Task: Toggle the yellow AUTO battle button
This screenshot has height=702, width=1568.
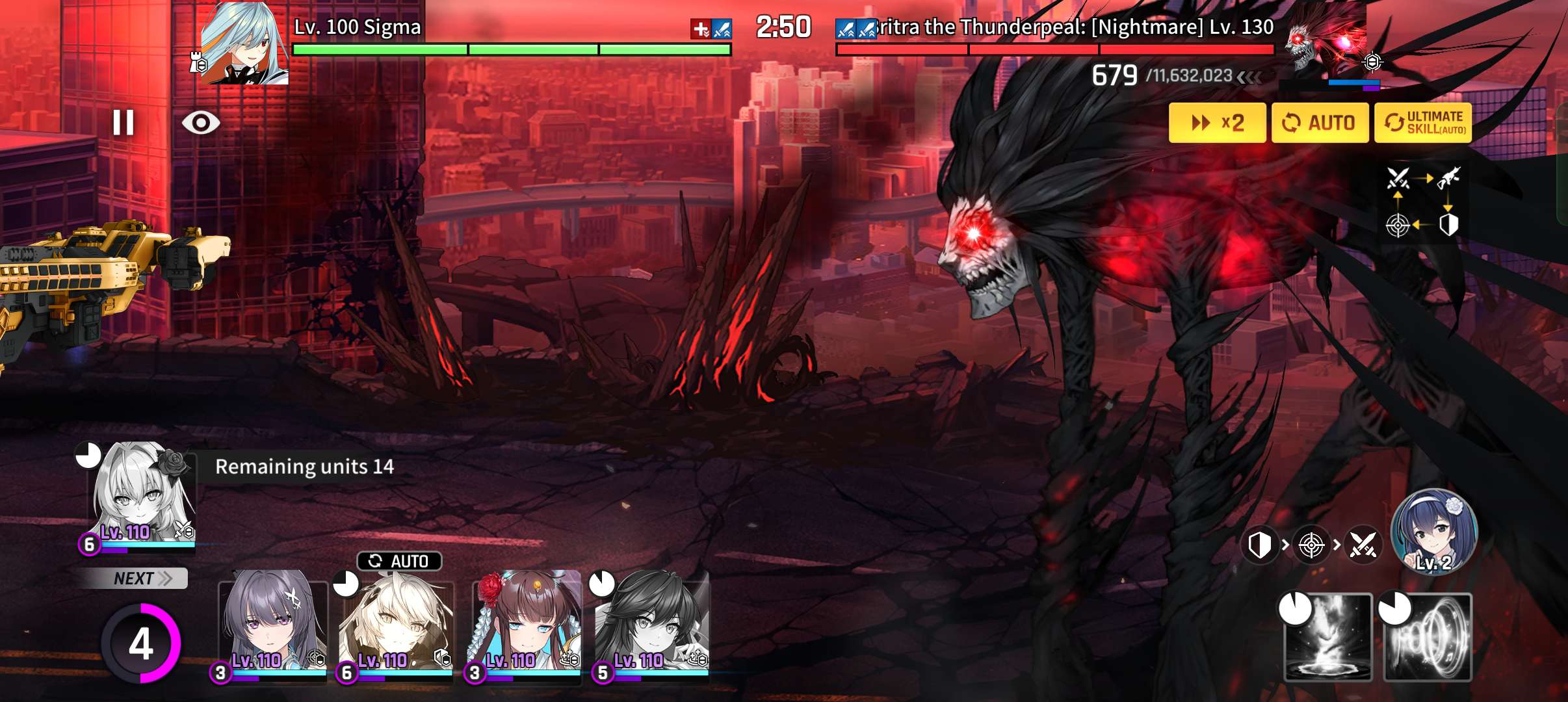Action: 1320,123
